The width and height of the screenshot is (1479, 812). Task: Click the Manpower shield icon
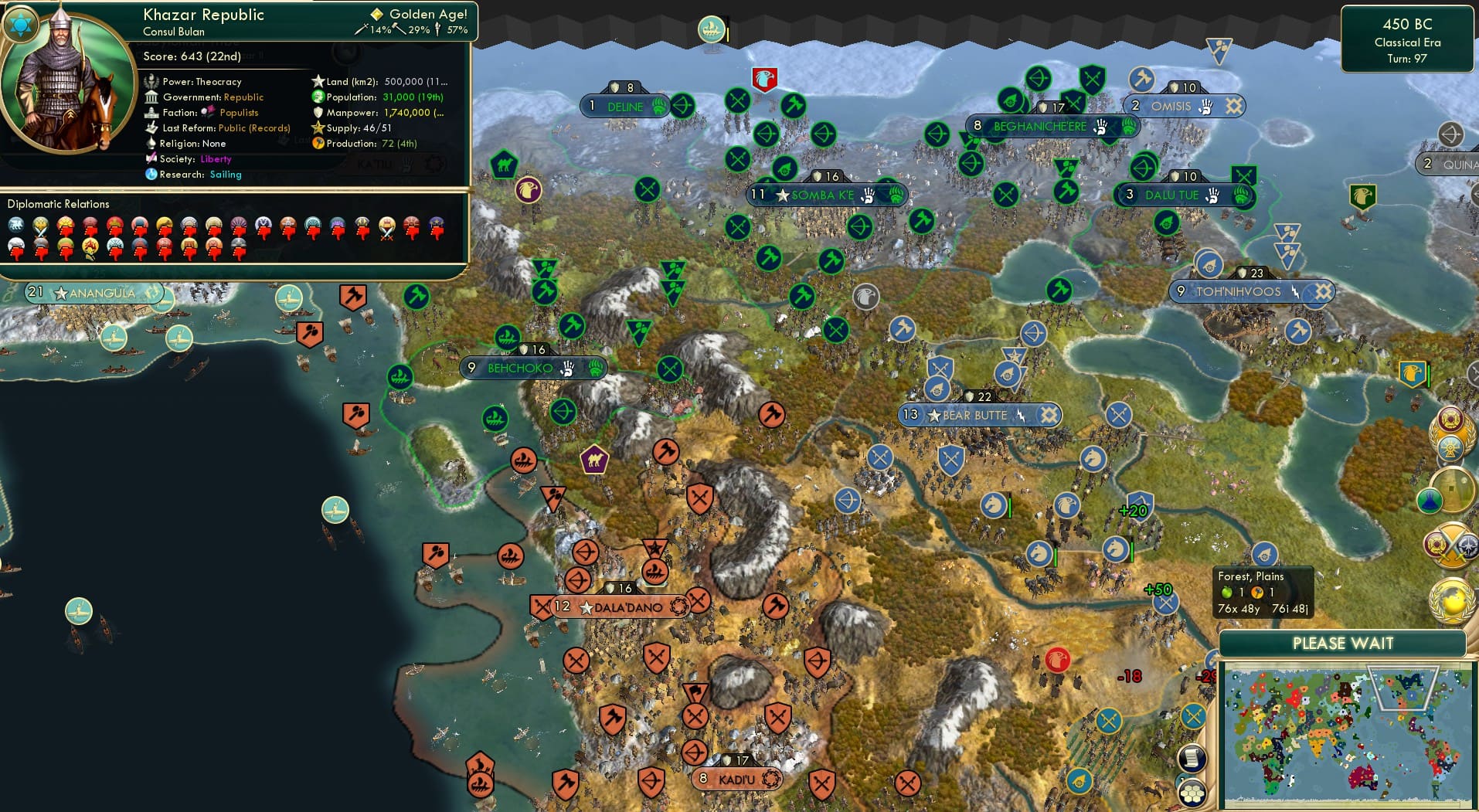click(x=318, y=113)
